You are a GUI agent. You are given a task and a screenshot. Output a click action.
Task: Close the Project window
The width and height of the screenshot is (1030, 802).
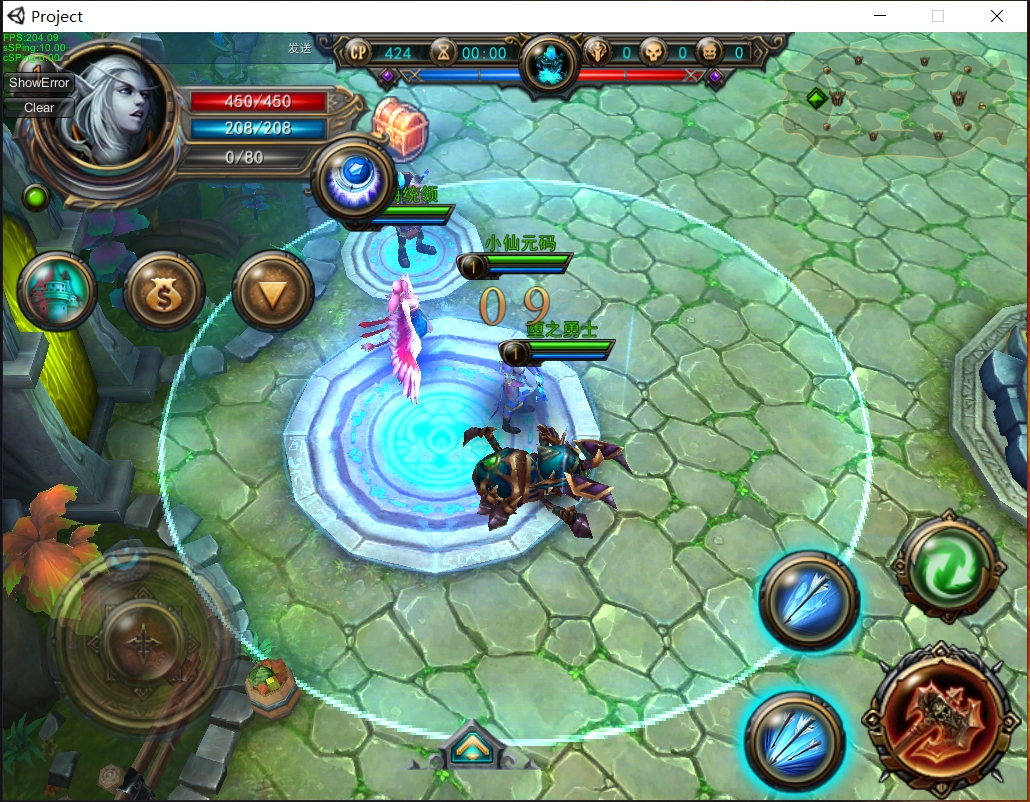click(x=997, y=16)
